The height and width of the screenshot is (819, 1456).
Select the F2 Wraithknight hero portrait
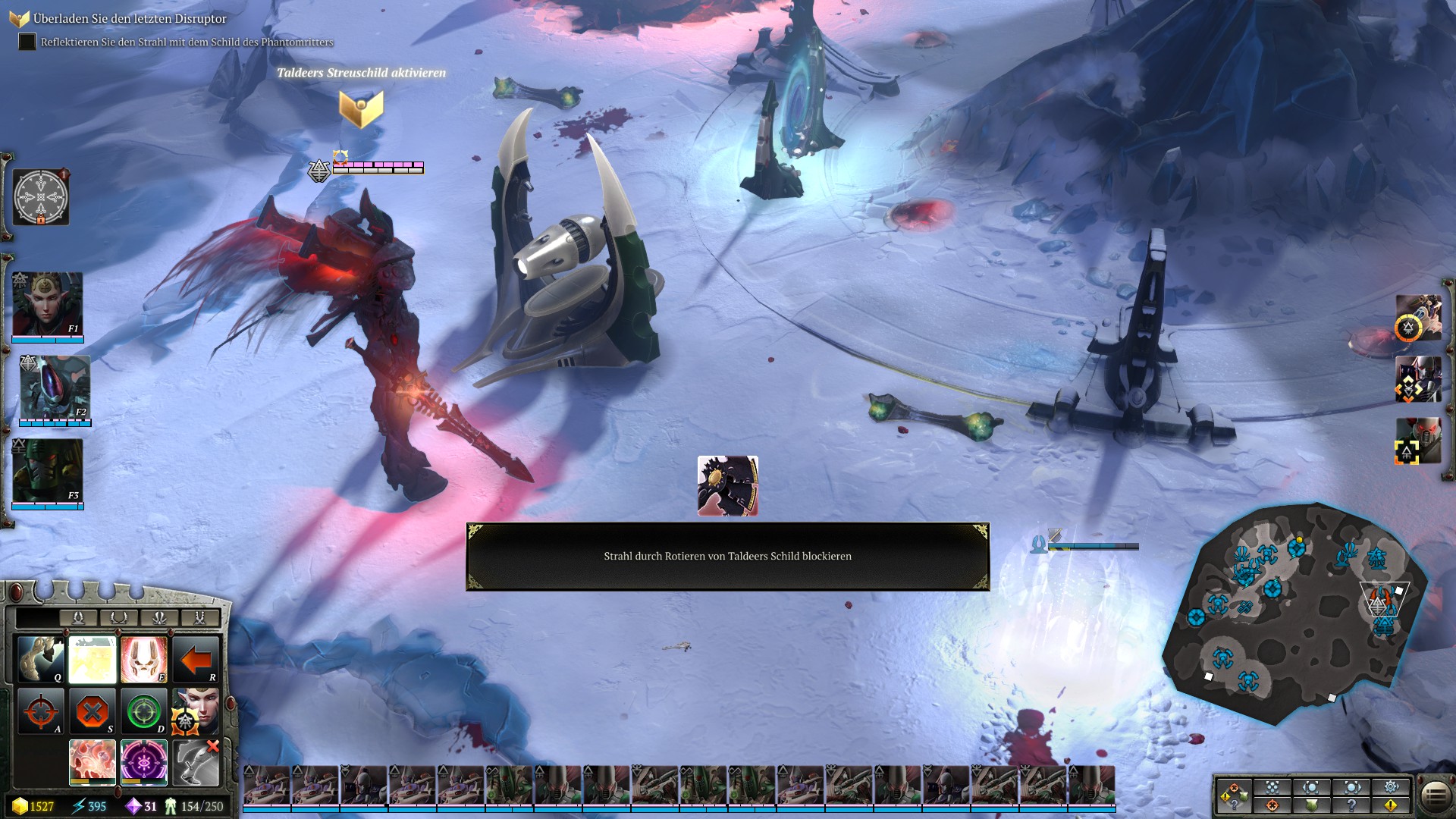coord(55,388)
